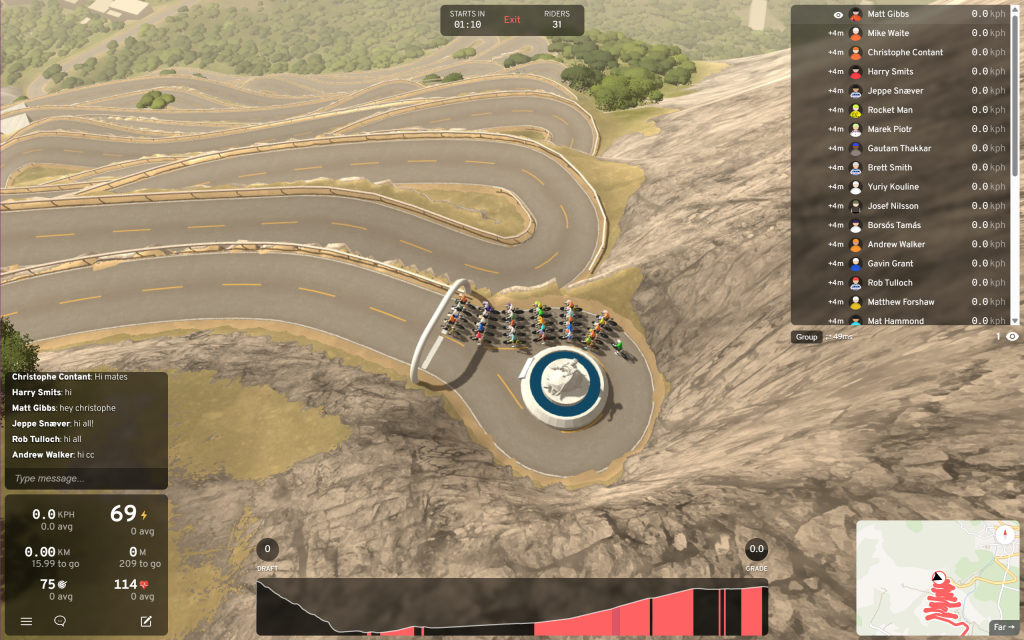This screenshot has height=640, width=1024.
Task: Select Gautam Thakkar's rider row
Action: (899, 148)
